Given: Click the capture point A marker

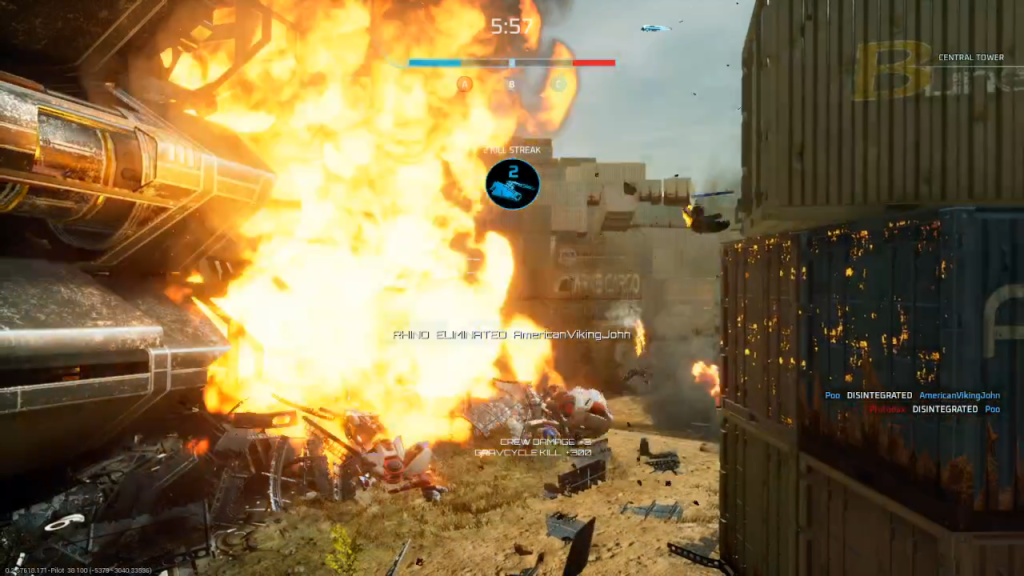Looking at the screenshot, I should (x=464, y=84).
